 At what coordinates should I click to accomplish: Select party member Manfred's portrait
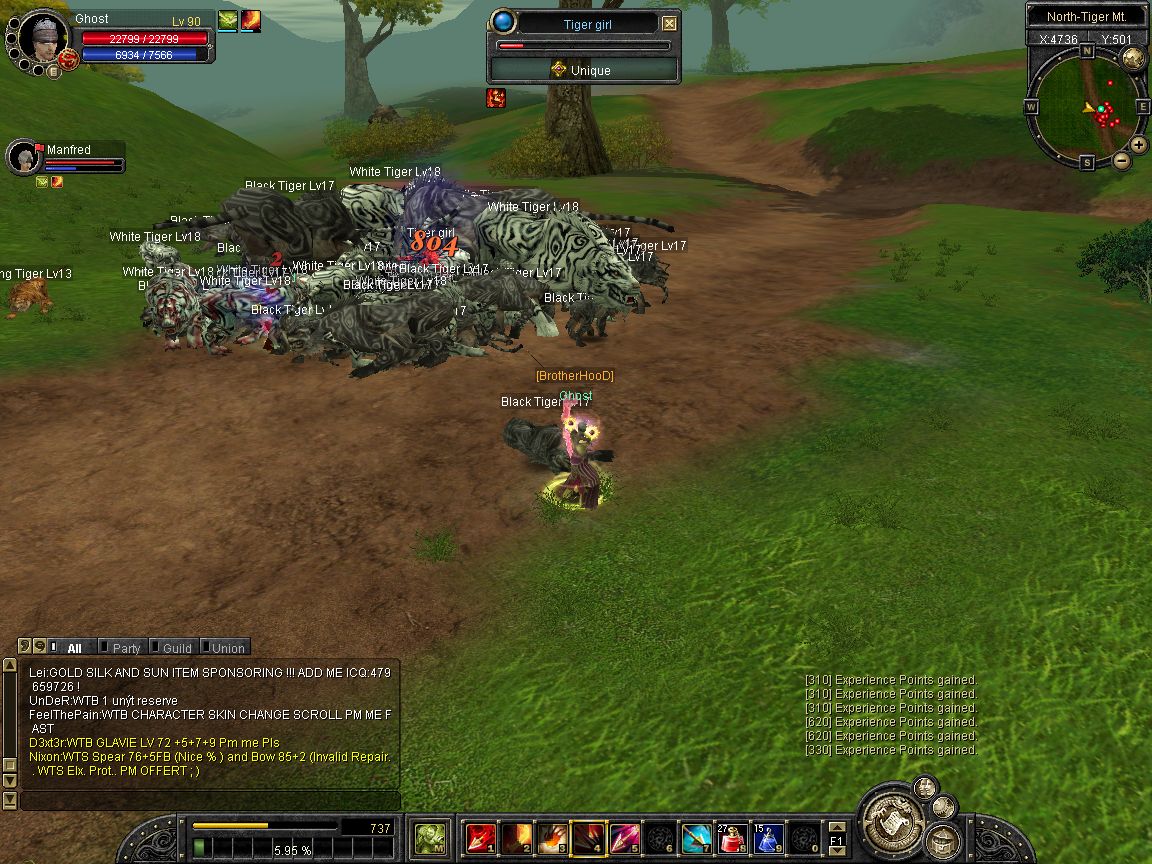23,157
